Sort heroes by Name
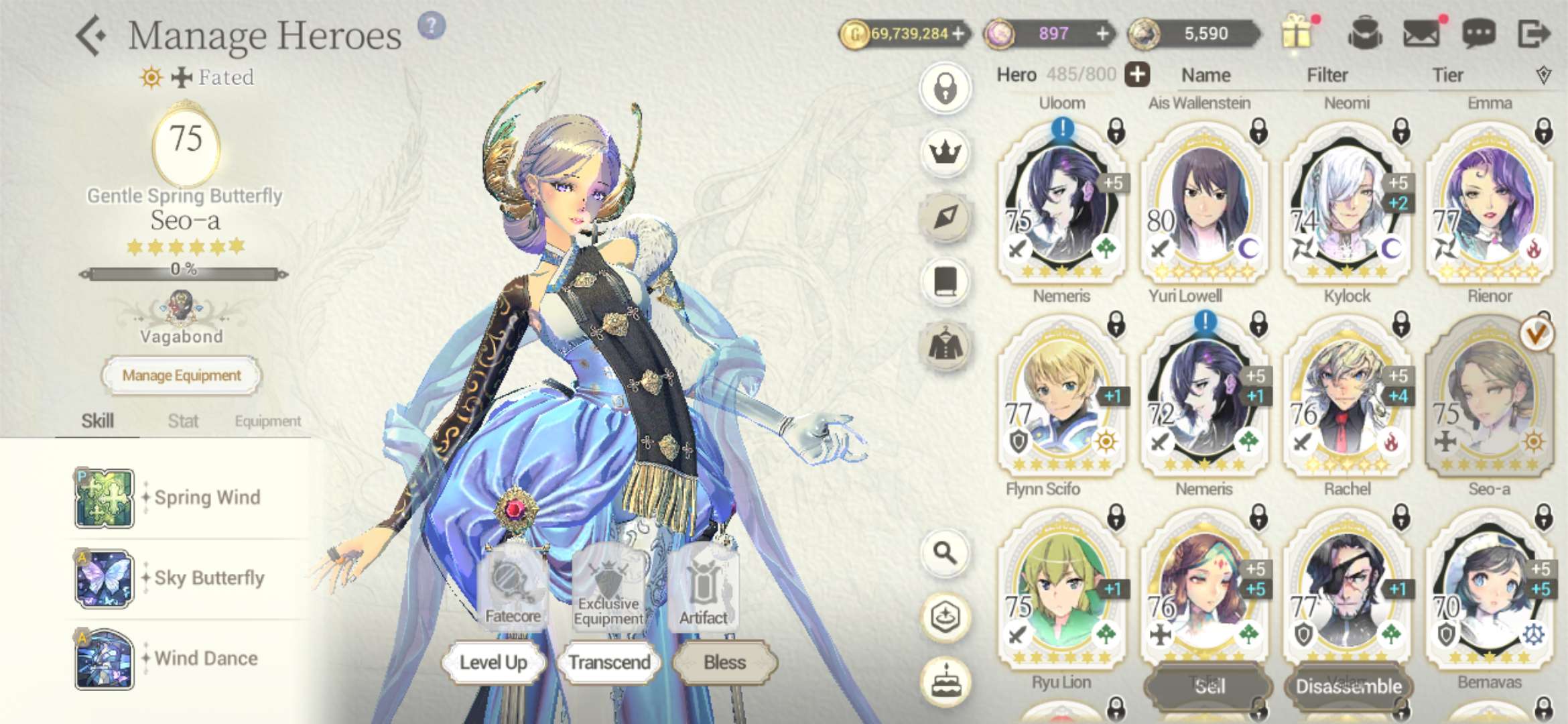The height and width of the screenshot is (724, 1568). (x=1205, y=75)
